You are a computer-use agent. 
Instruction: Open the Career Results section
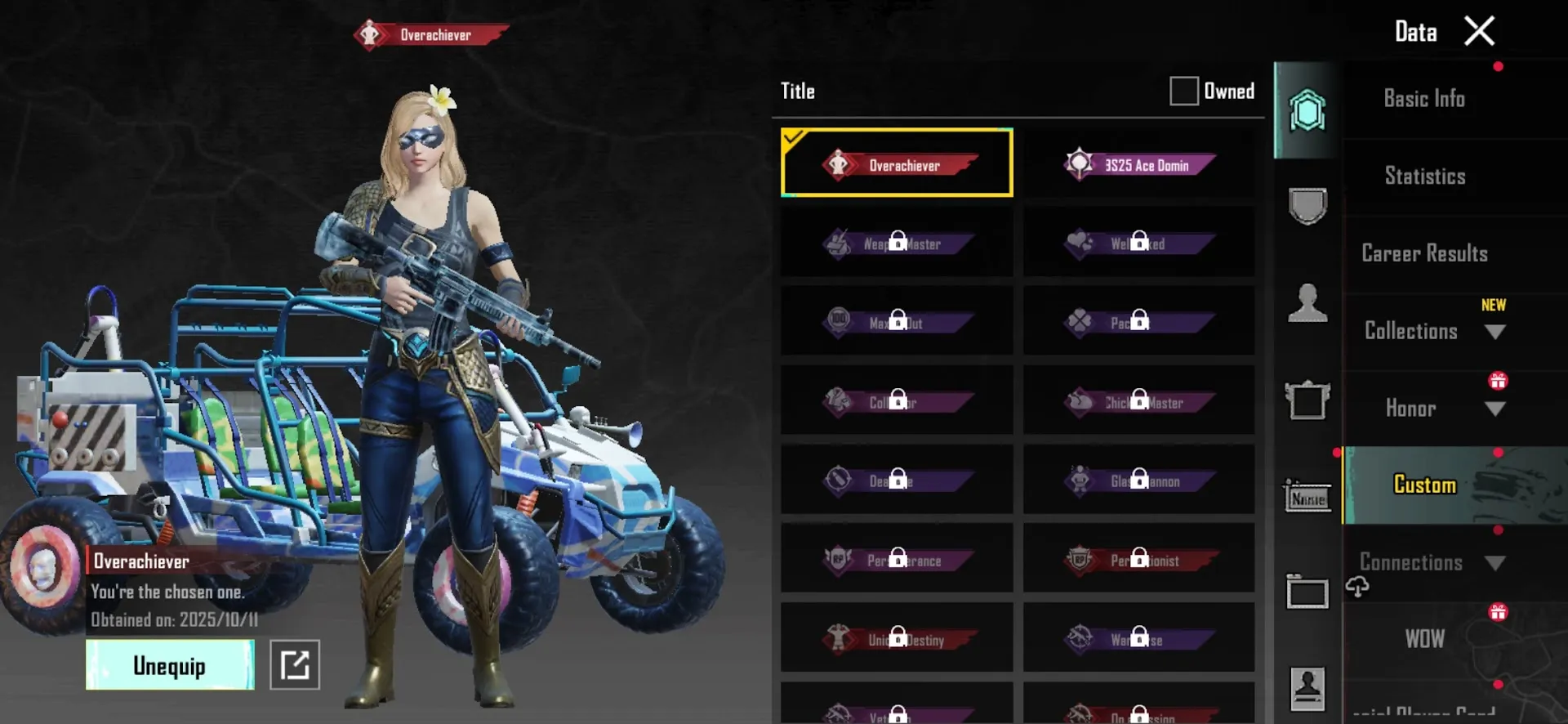[x=1424, y=253]
